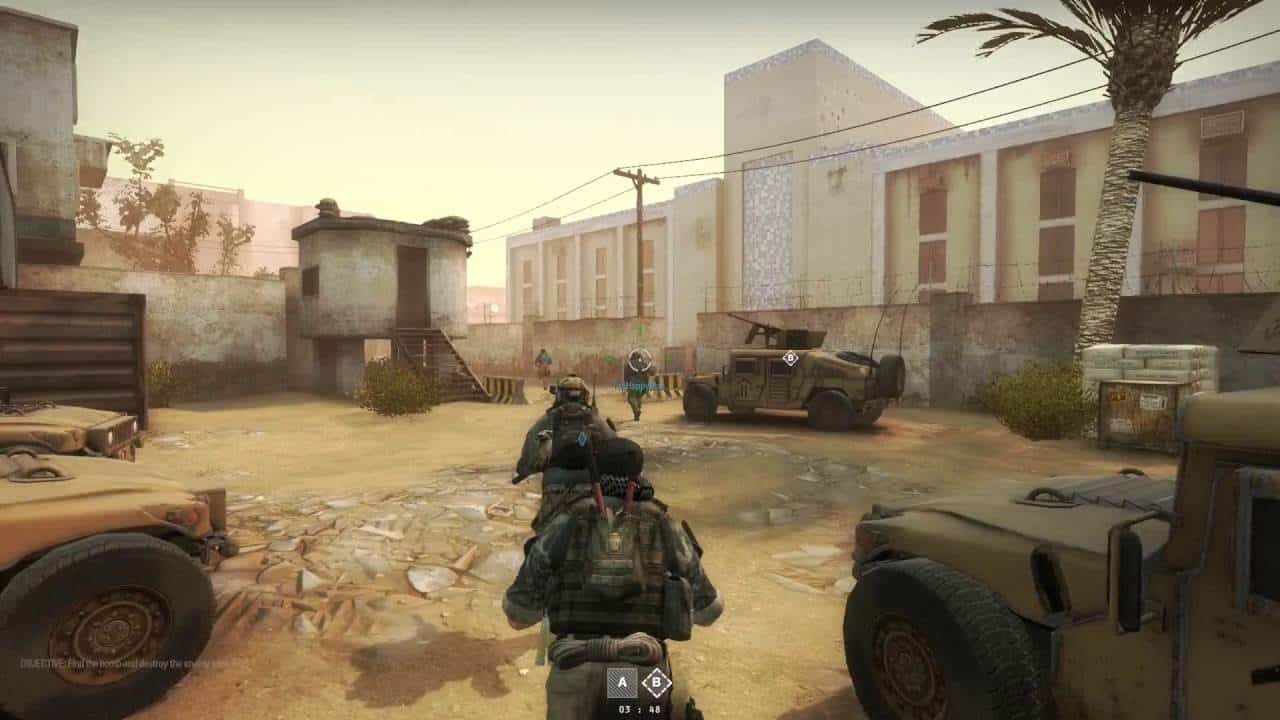
Task: Click the circular target reticle on distant player
Action: click(x=639, y=359)
